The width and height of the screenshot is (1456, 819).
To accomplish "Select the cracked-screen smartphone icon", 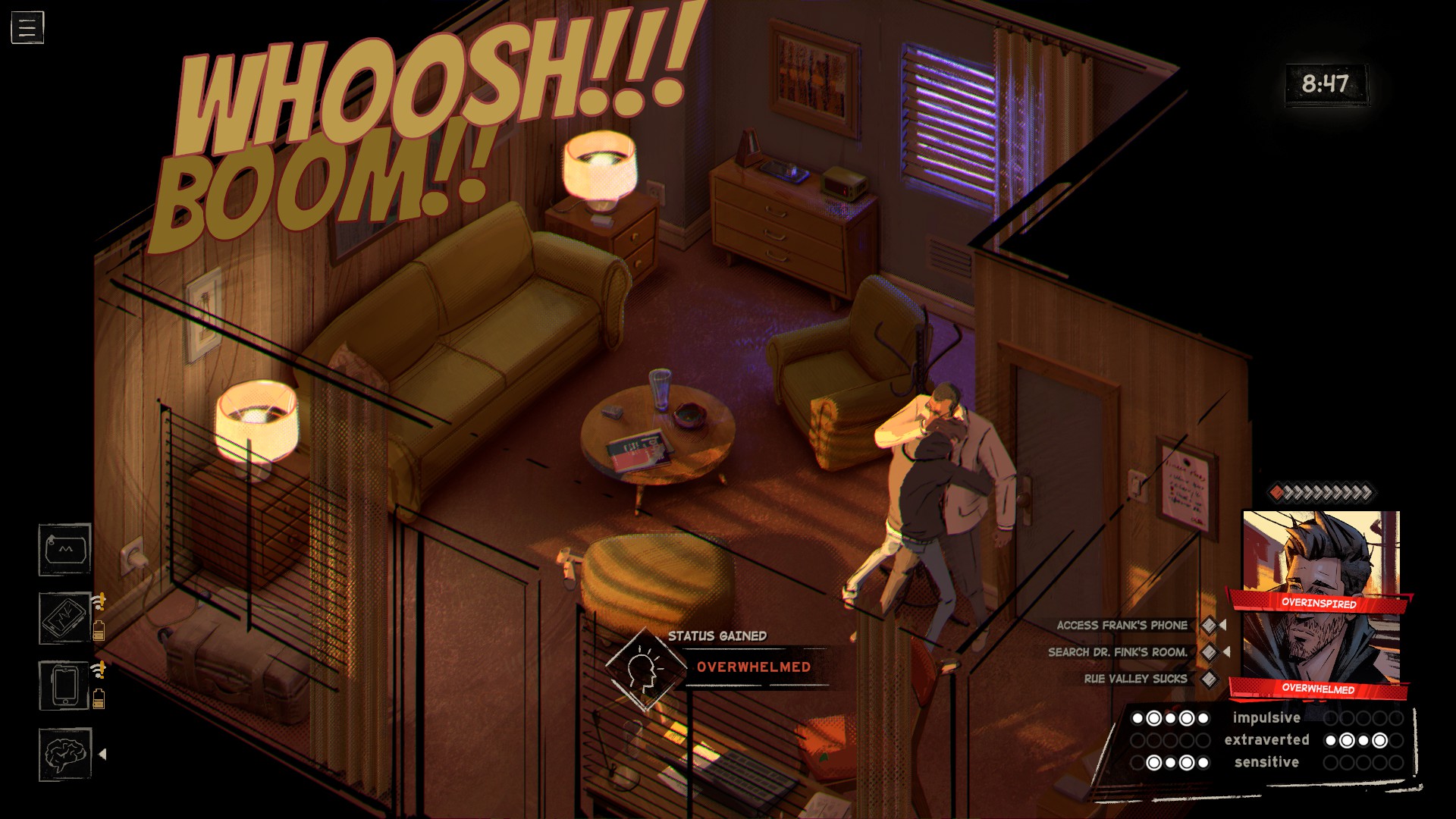I will 65,618.
